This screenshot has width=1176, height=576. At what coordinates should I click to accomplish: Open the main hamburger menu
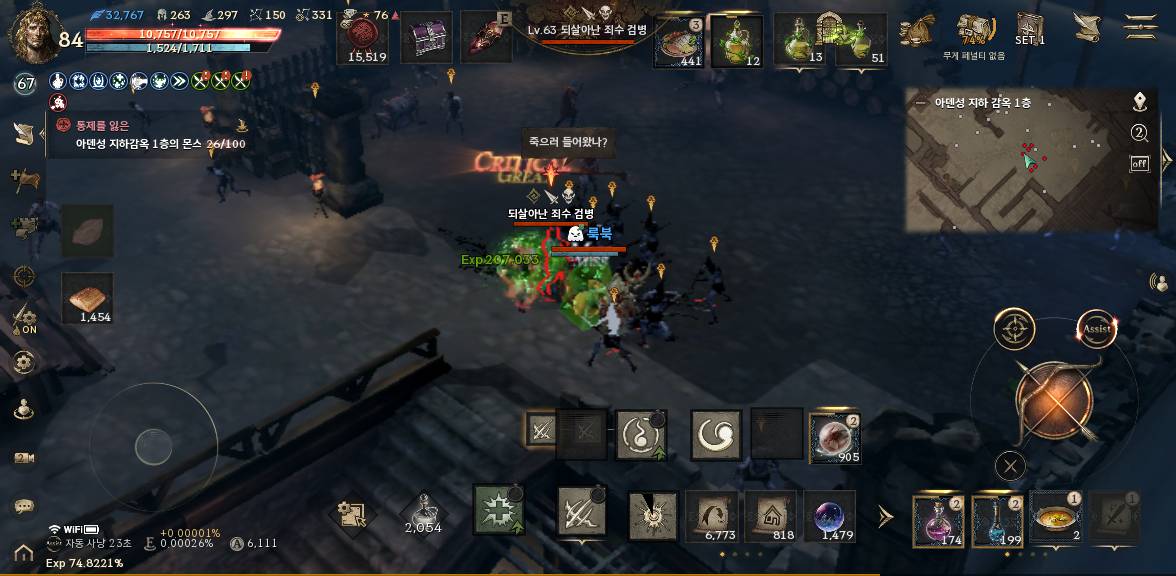1141,26
